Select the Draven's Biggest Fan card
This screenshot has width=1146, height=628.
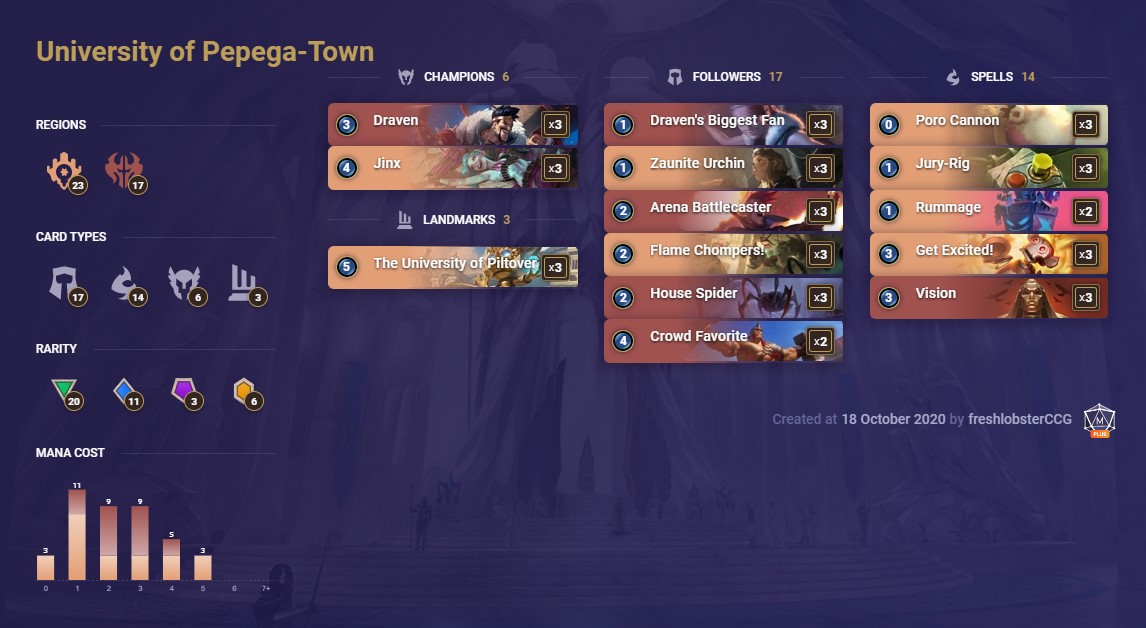tap(722, 124)
